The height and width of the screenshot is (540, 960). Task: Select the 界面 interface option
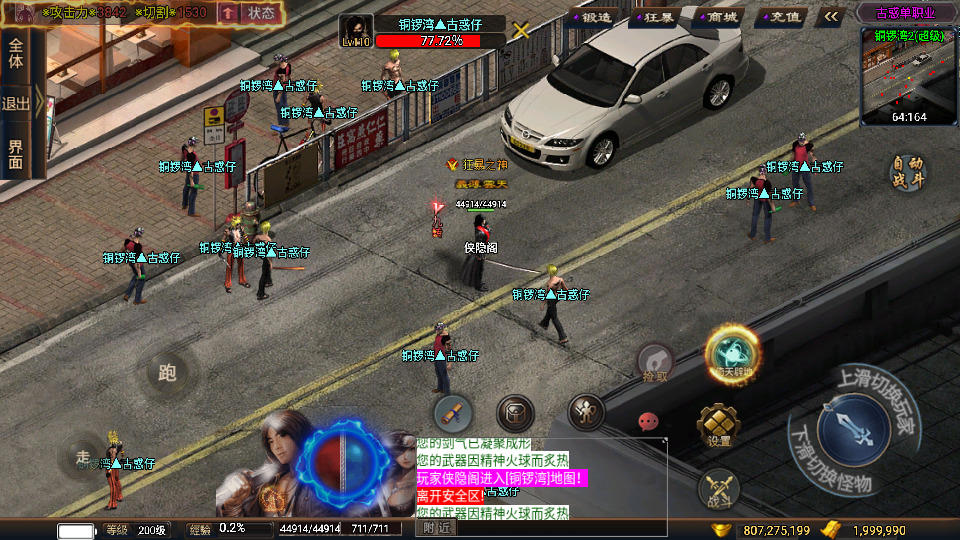point(16,155)
